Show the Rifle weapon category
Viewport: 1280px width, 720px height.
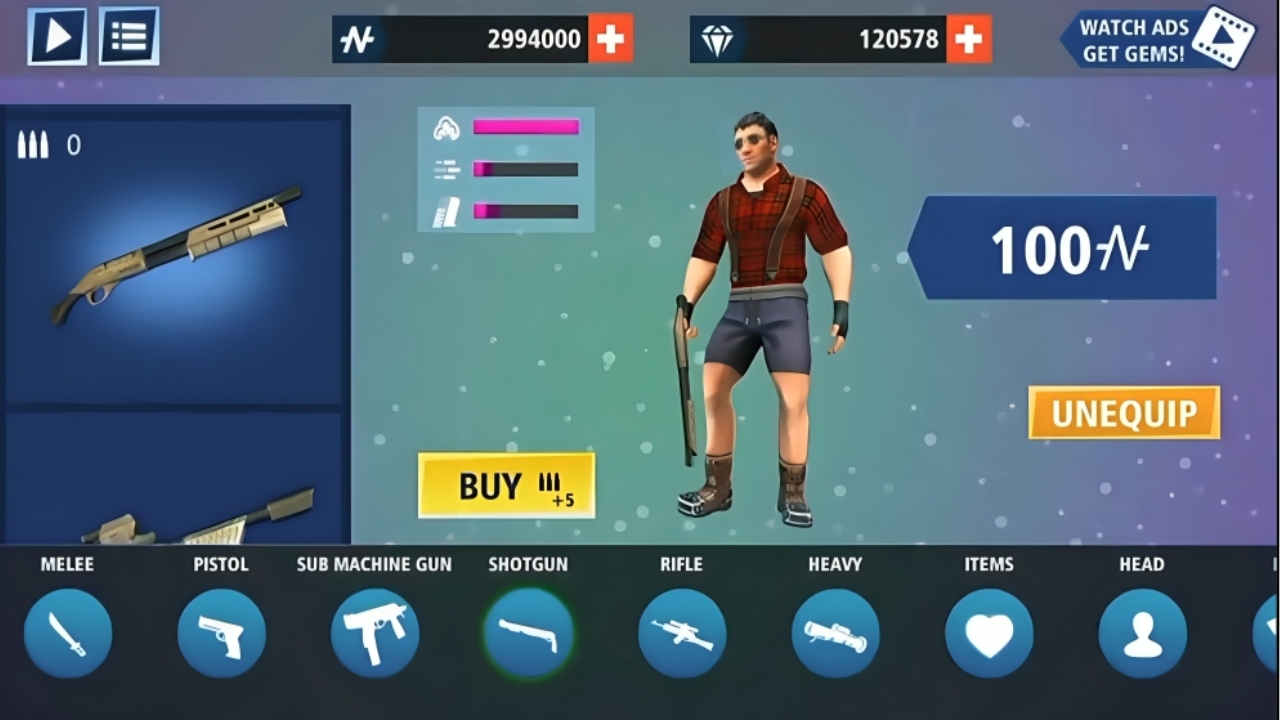coord(682,633)
